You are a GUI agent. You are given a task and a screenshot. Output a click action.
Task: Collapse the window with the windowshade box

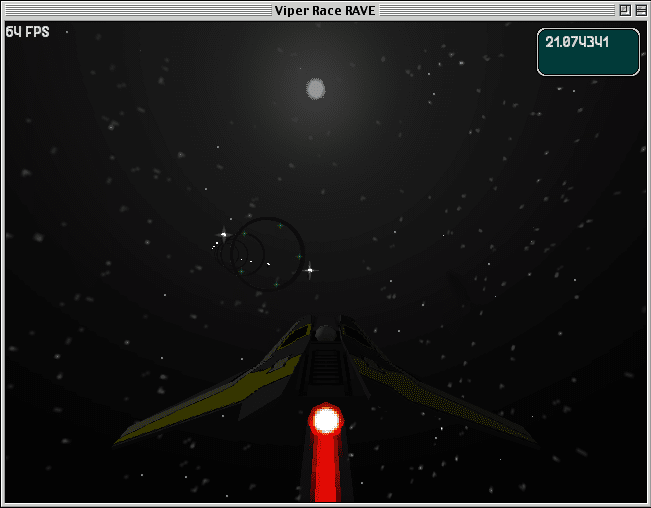640,10
